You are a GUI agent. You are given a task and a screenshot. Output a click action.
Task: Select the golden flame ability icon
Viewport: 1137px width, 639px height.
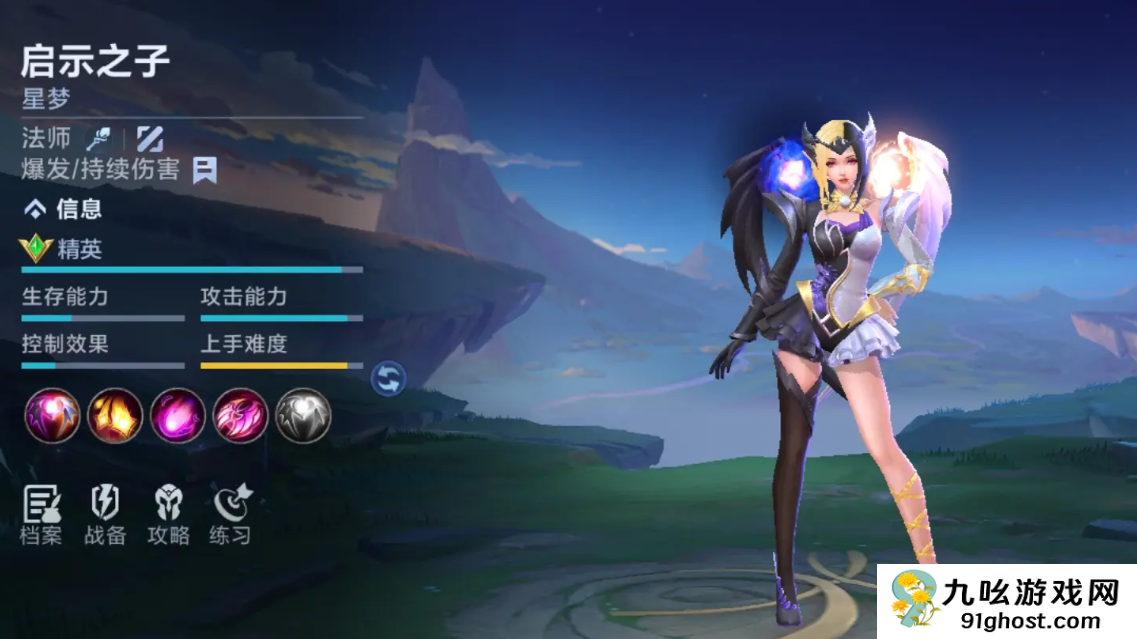pyautogui.click(x=115, y=416)
